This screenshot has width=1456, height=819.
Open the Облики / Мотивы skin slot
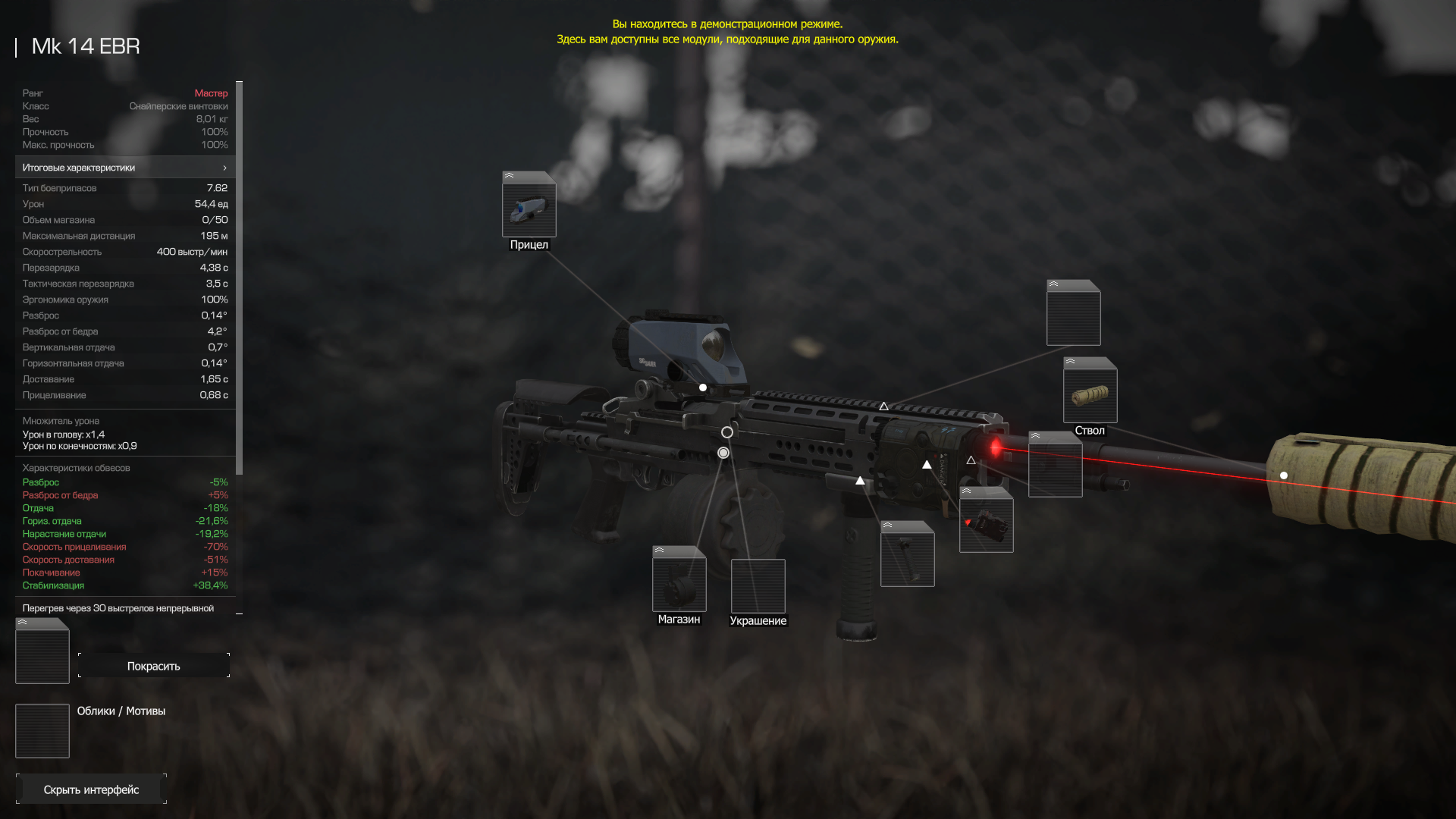[x=42, y=731]
